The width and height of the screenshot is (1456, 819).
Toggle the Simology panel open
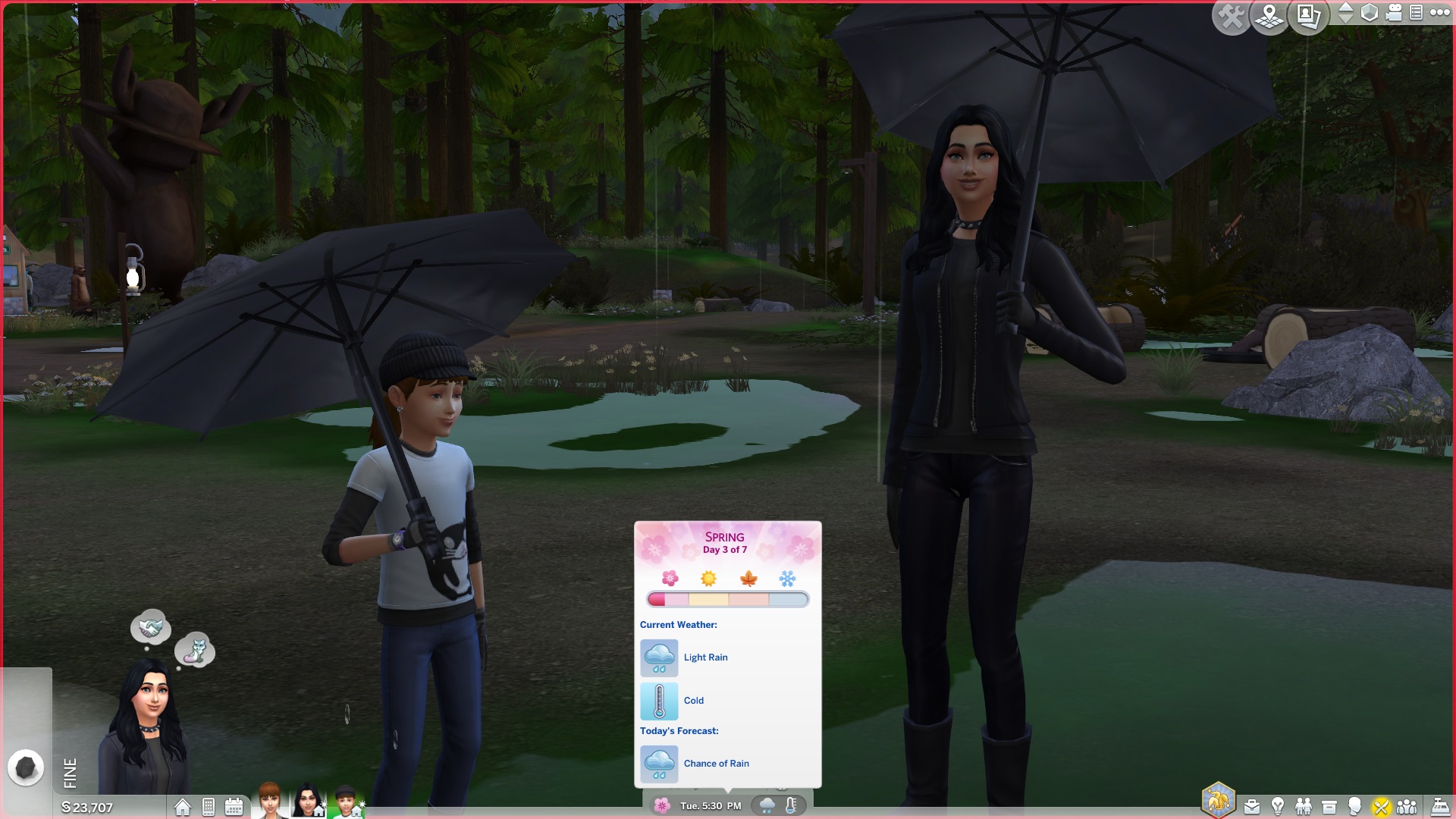point(1354,805)
